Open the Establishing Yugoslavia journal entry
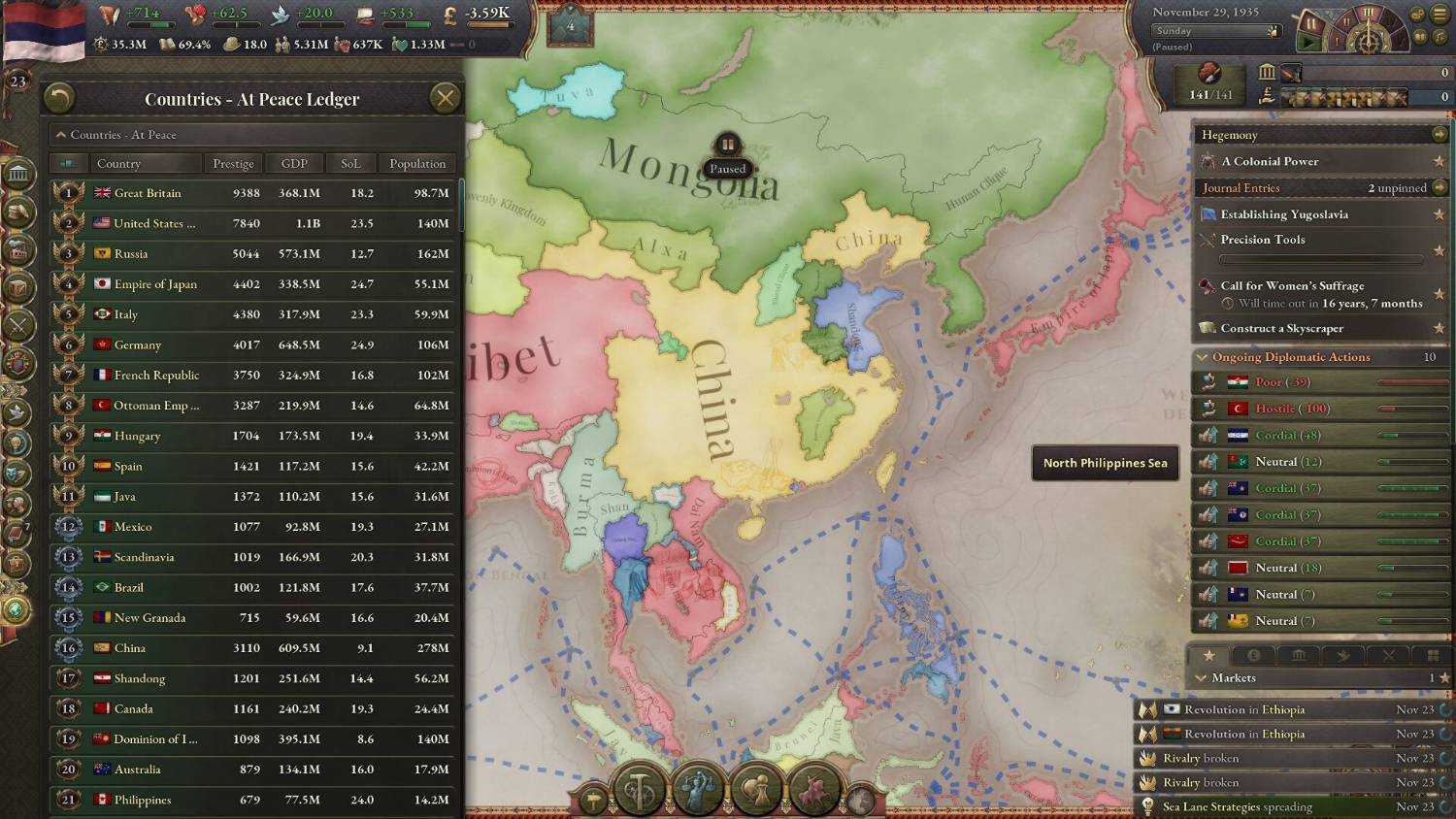Viewport: 1456px width, 819px height. 1284,214
